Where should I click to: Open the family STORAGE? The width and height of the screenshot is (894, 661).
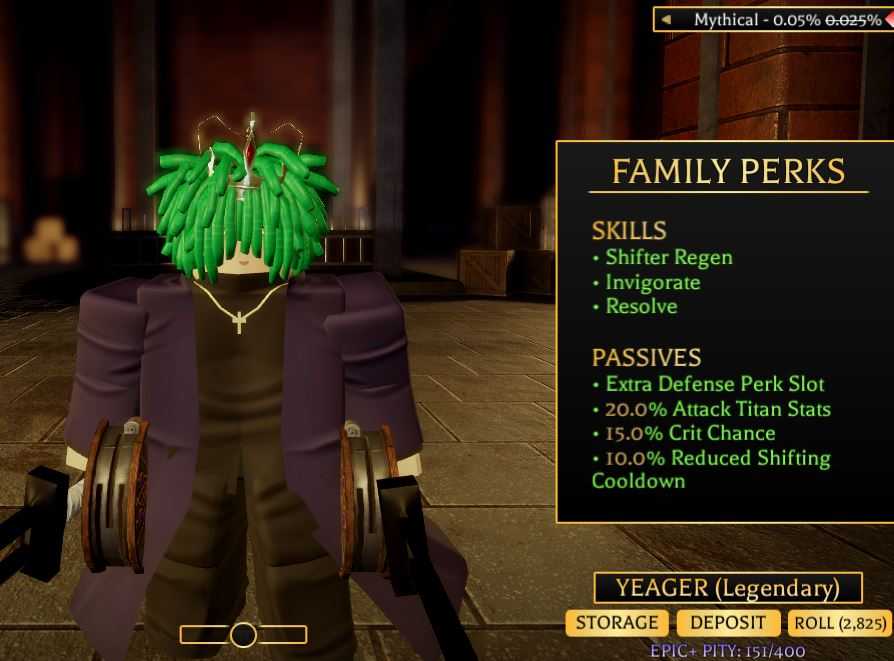click(x=617, y=623)
